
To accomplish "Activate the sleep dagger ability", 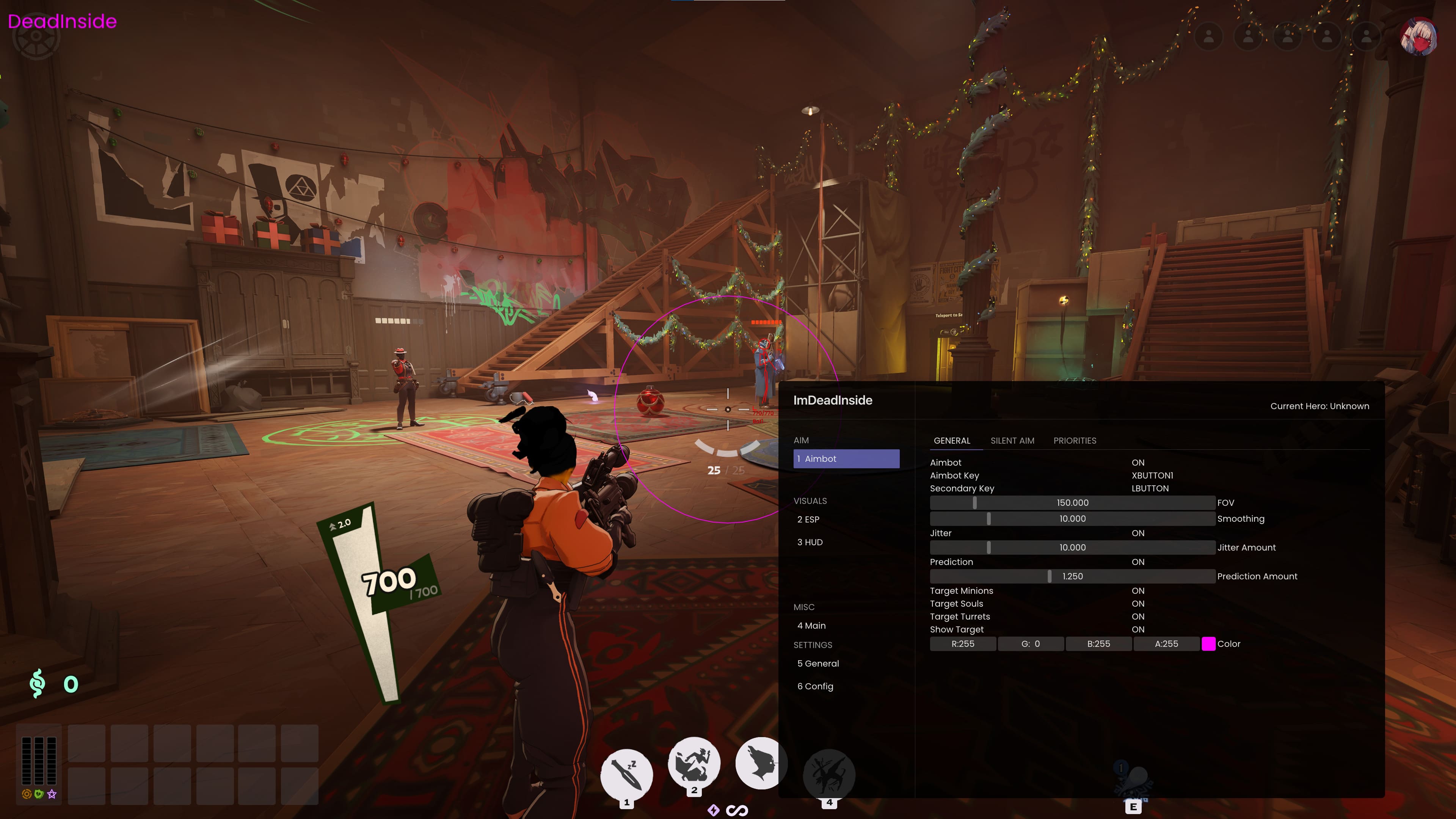I will (626, 774).
